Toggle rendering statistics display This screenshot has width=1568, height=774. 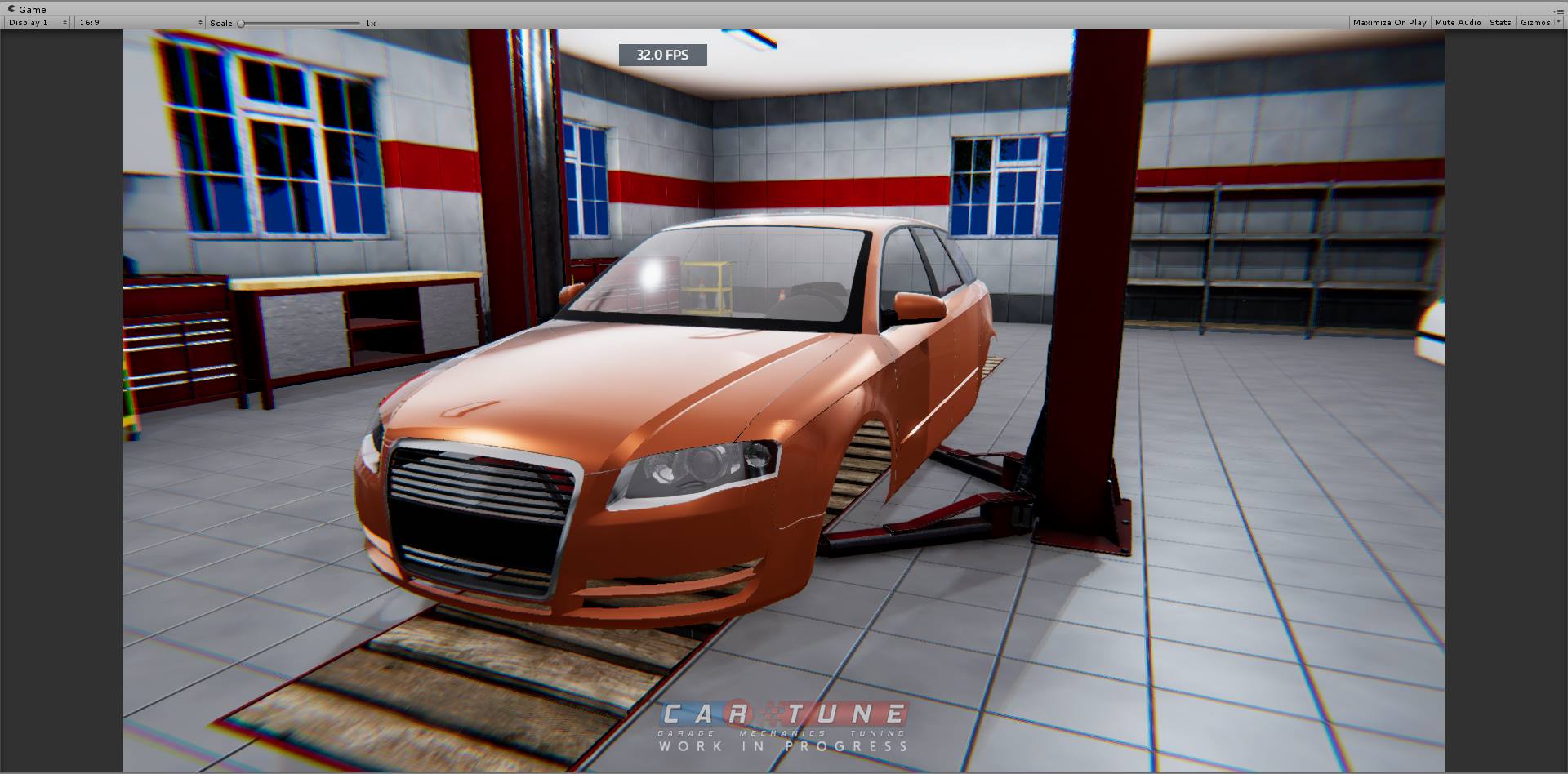[1500, 22]
